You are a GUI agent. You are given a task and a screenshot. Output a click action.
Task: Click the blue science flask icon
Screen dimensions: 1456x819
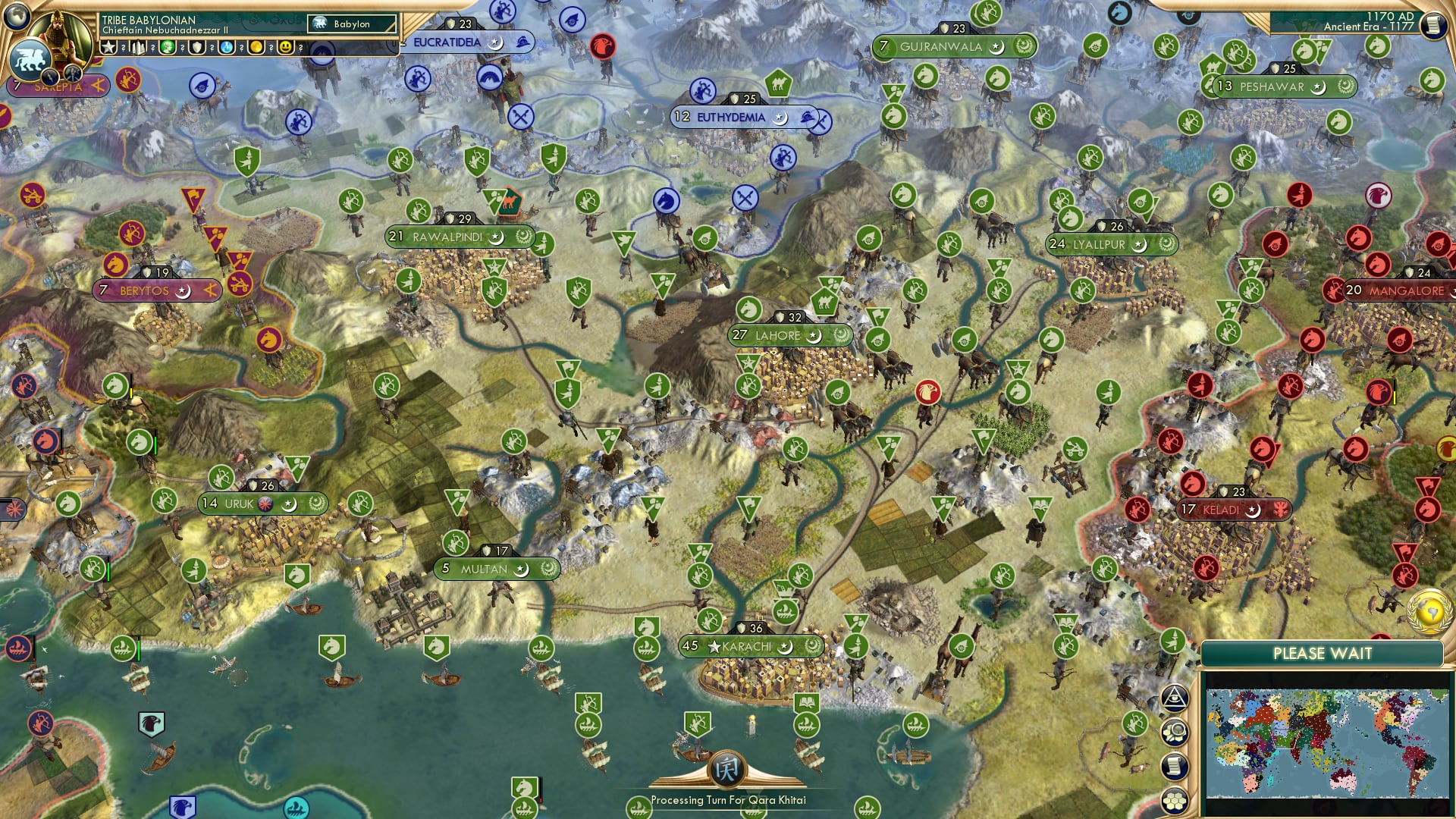[x=226, y=47]
